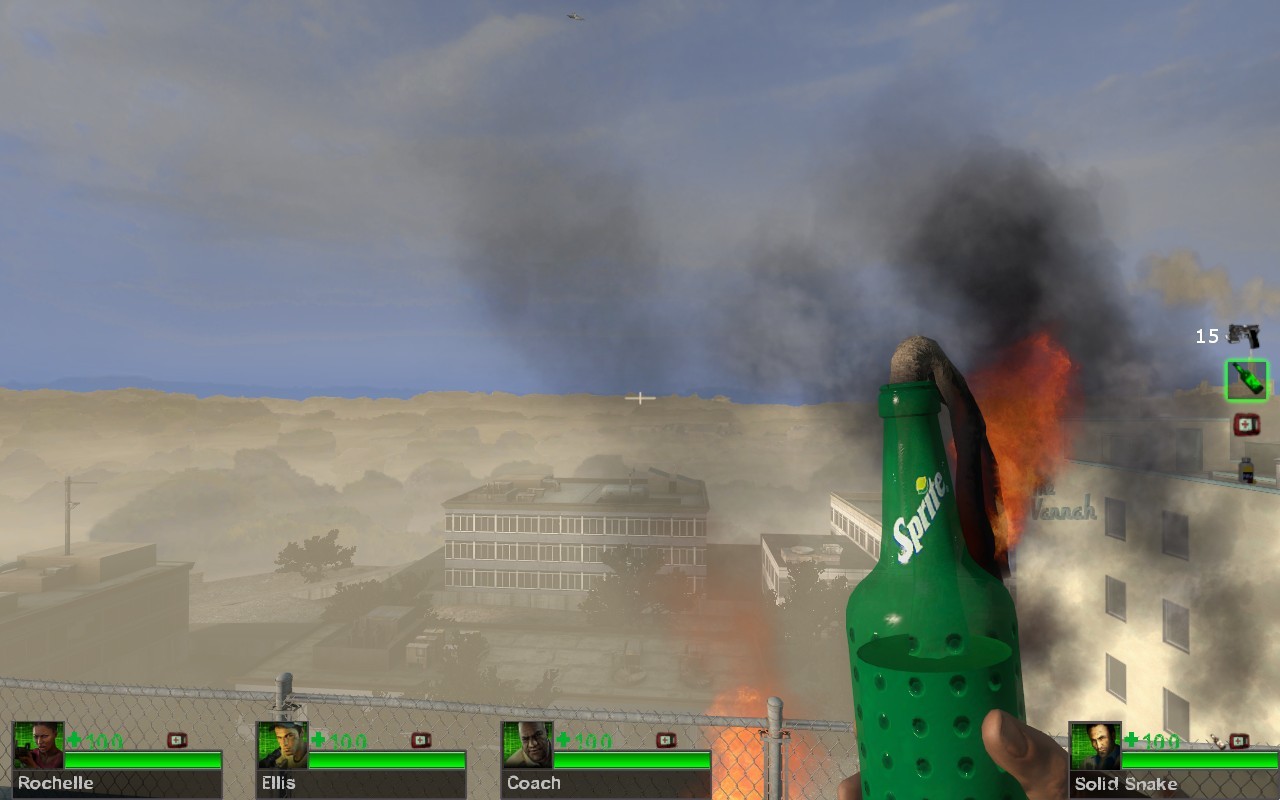Click the Solid Snake name label
The width and height of the screenshot is (1280, 800).
(1126, 783)
